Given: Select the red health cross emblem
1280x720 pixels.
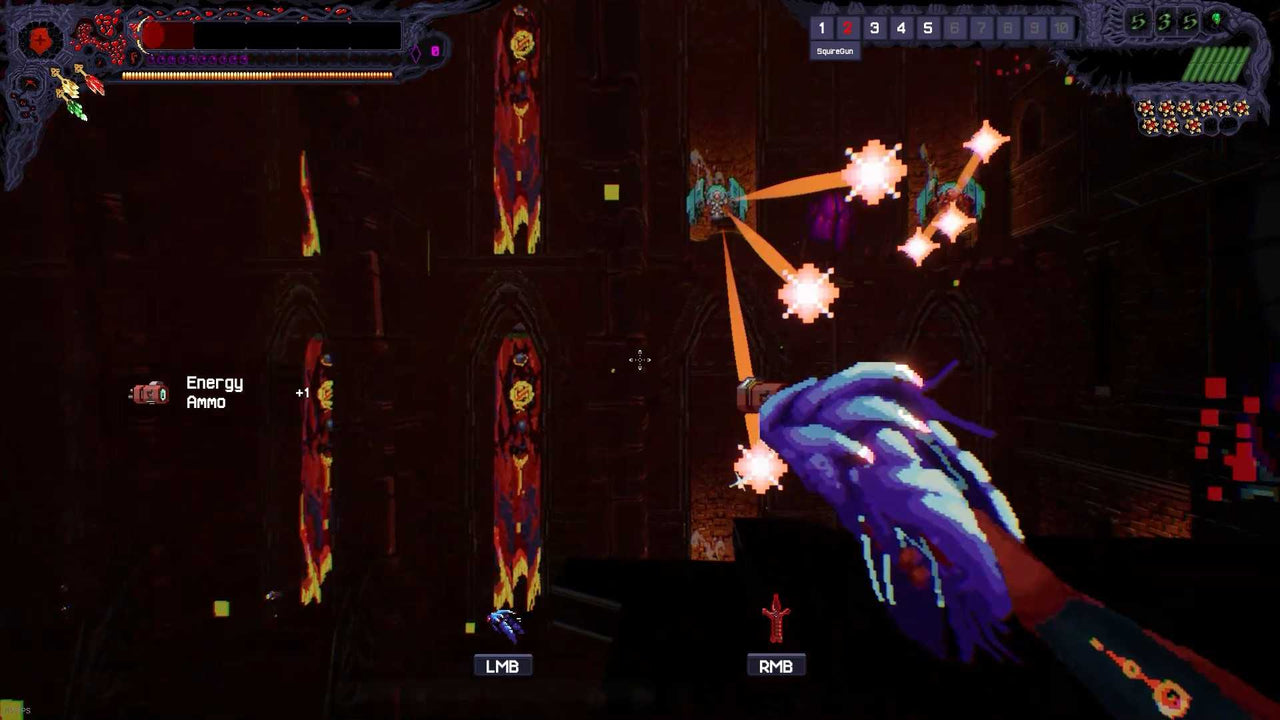Looking at the screenshot, I should coord(40,37).
